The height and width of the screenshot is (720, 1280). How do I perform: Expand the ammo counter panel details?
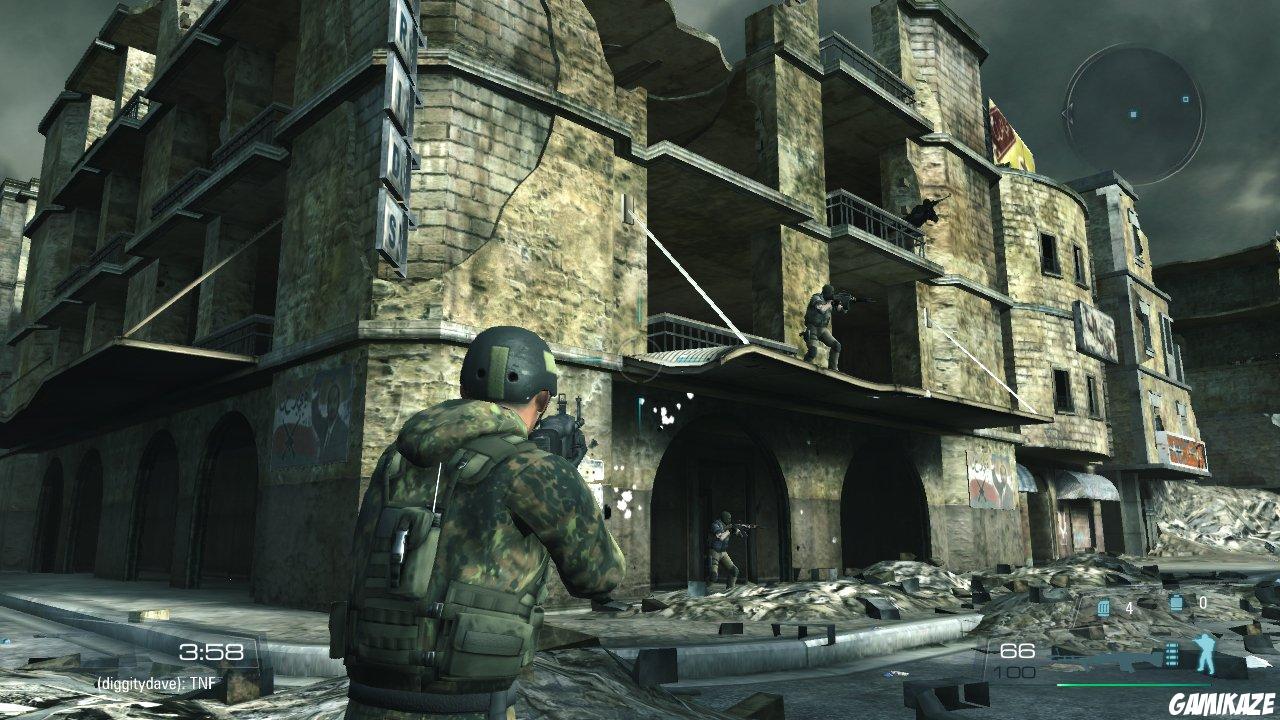click(x=1017, y=660)
